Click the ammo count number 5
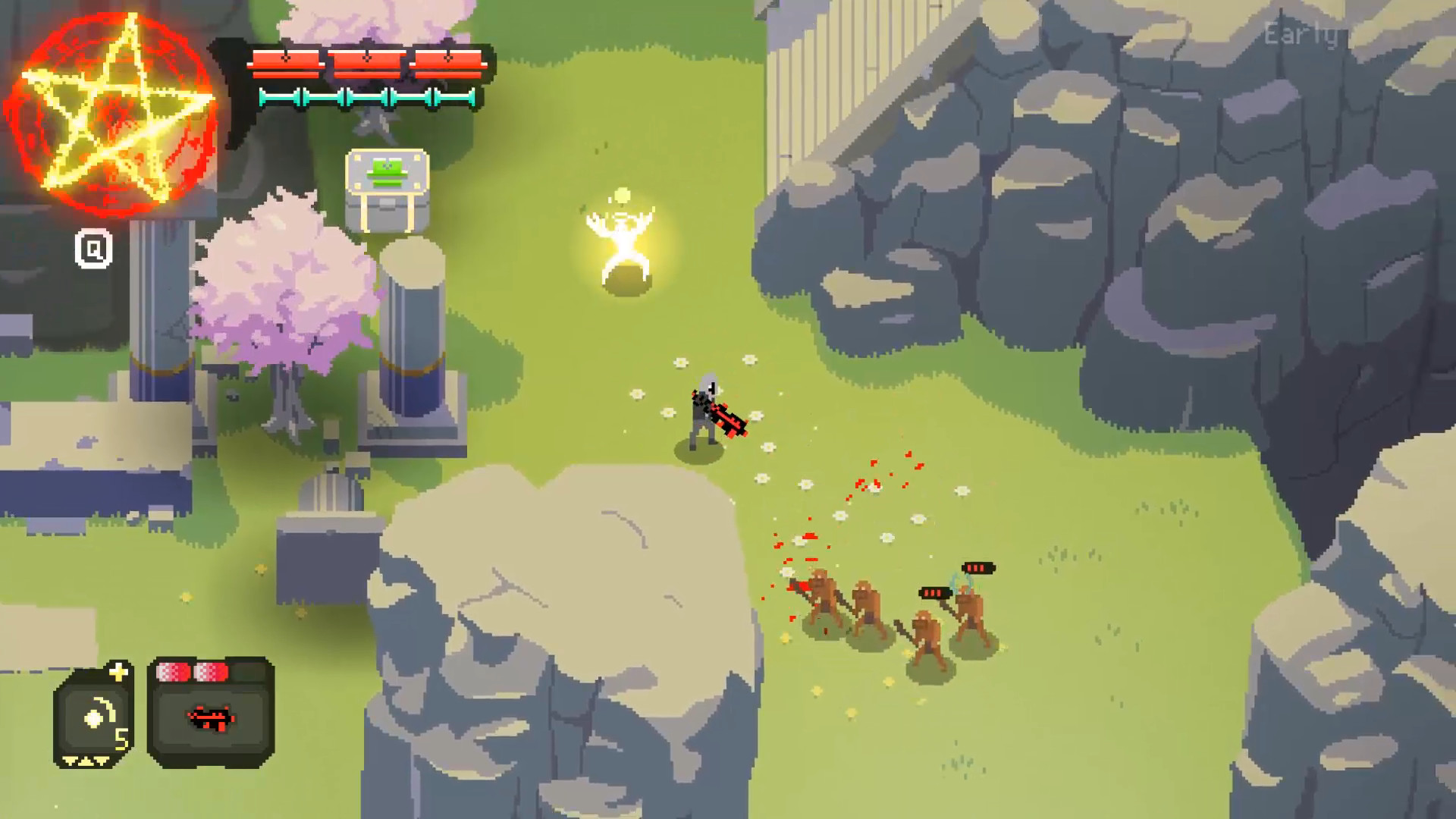Image resolution: width=1456 pixels, height=819 pixels. [x=121, y=739]
